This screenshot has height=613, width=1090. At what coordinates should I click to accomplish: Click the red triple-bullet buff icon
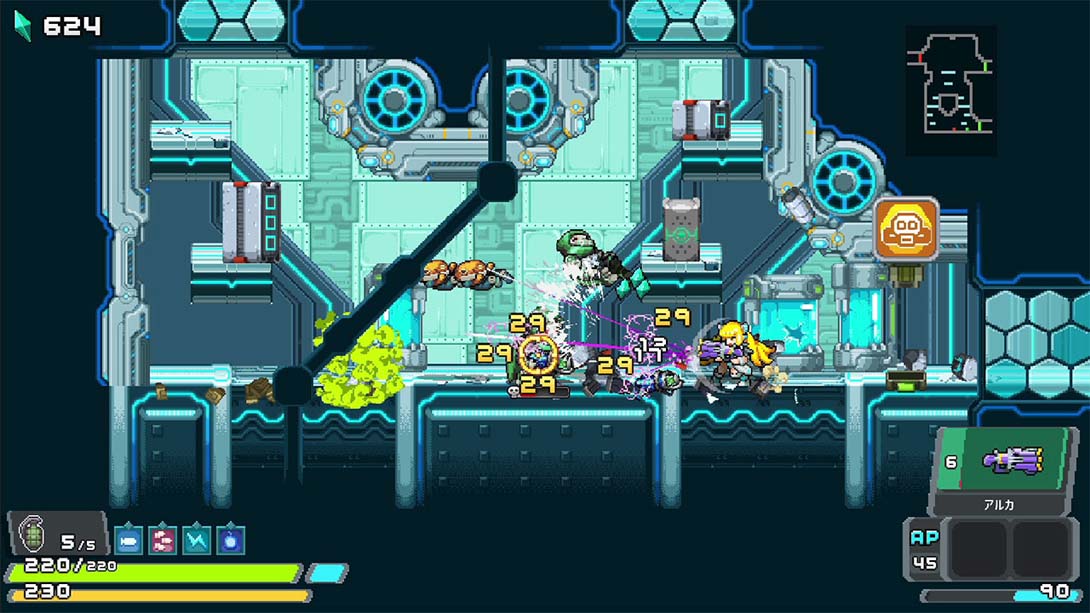coord(162,540)
